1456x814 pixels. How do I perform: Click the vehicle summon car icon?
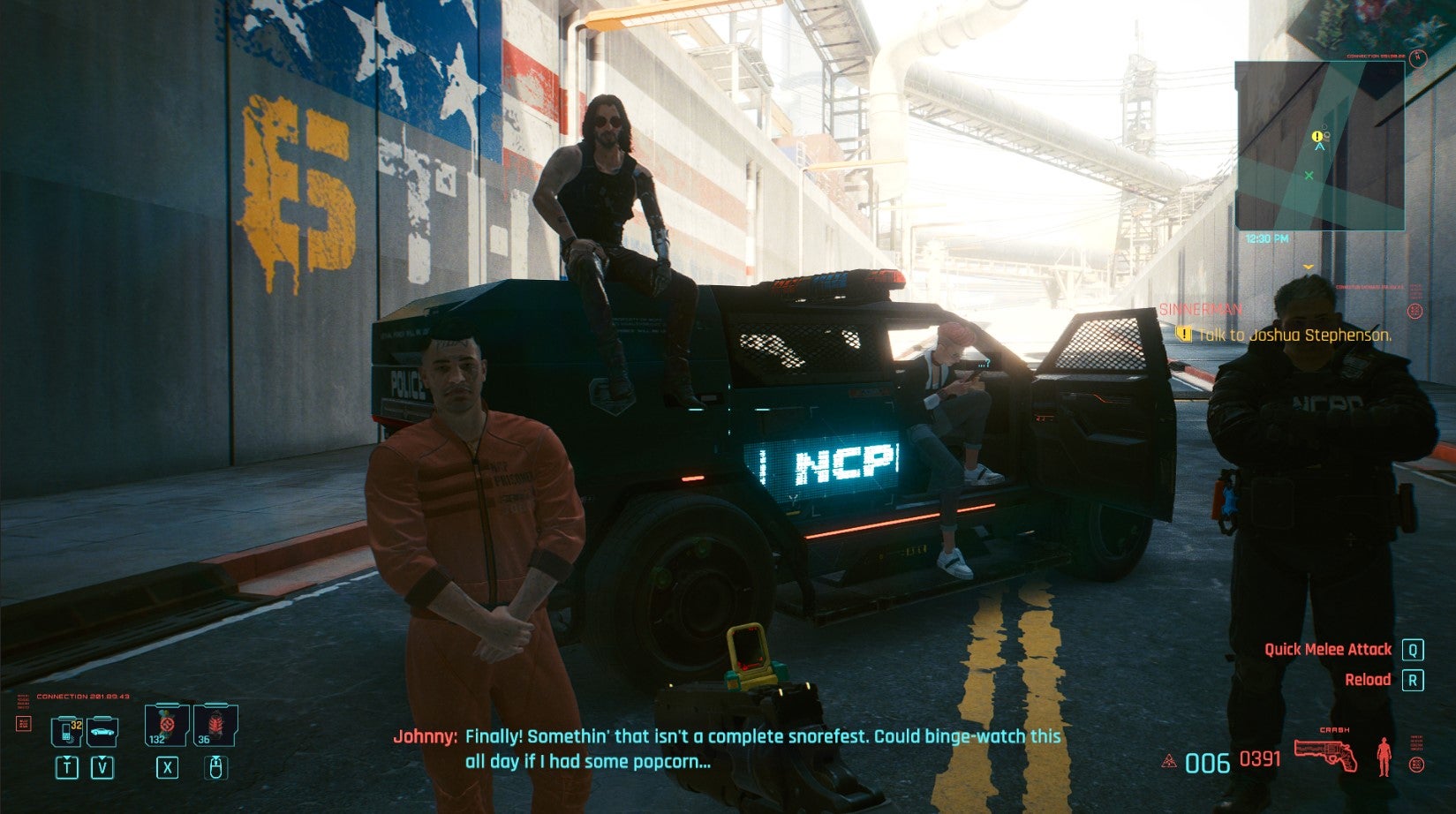point(102,732)
